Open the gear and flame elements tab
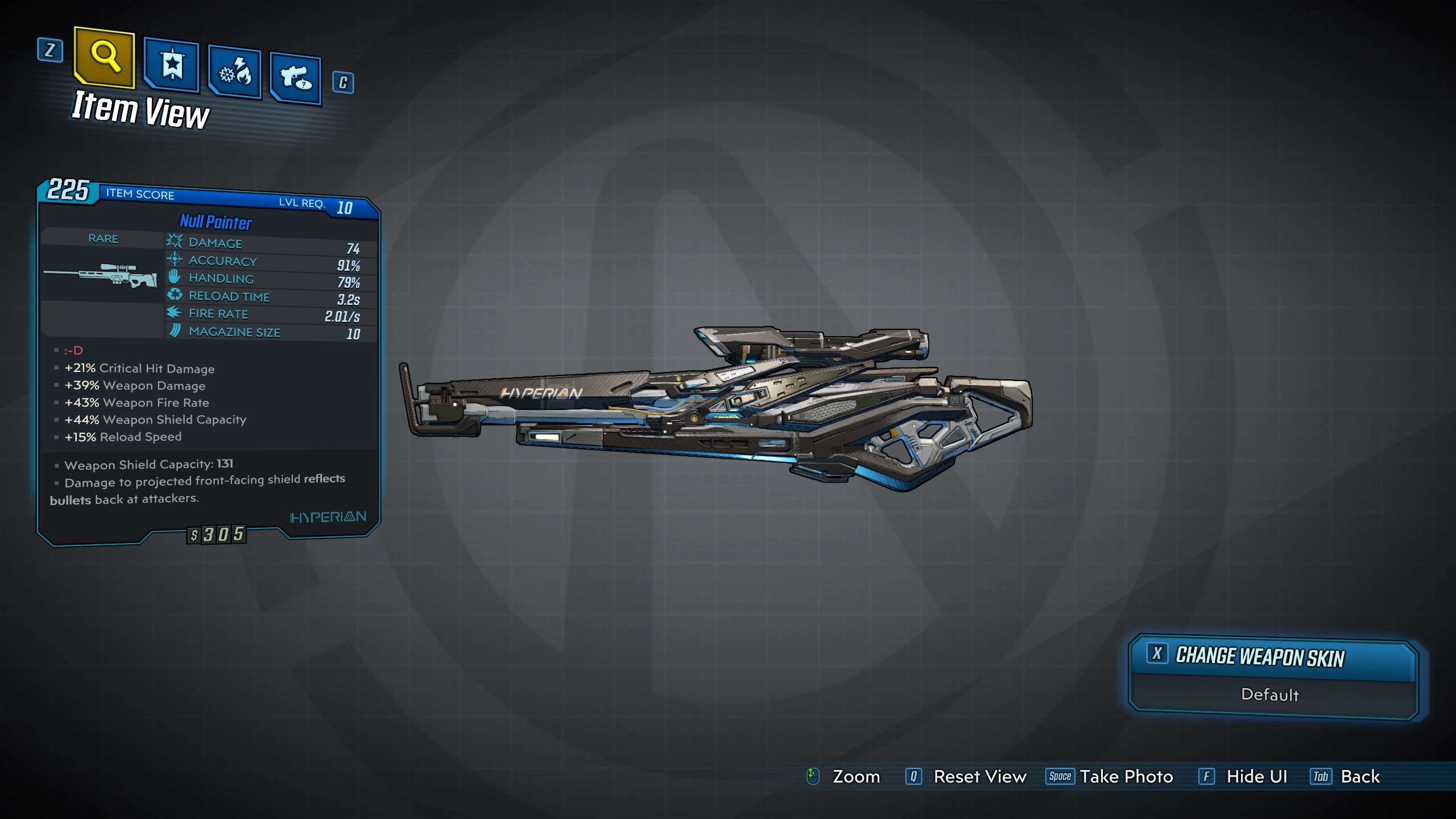Image resolution: width=1456 pixels, height=819 pixels. coord(234,73)
